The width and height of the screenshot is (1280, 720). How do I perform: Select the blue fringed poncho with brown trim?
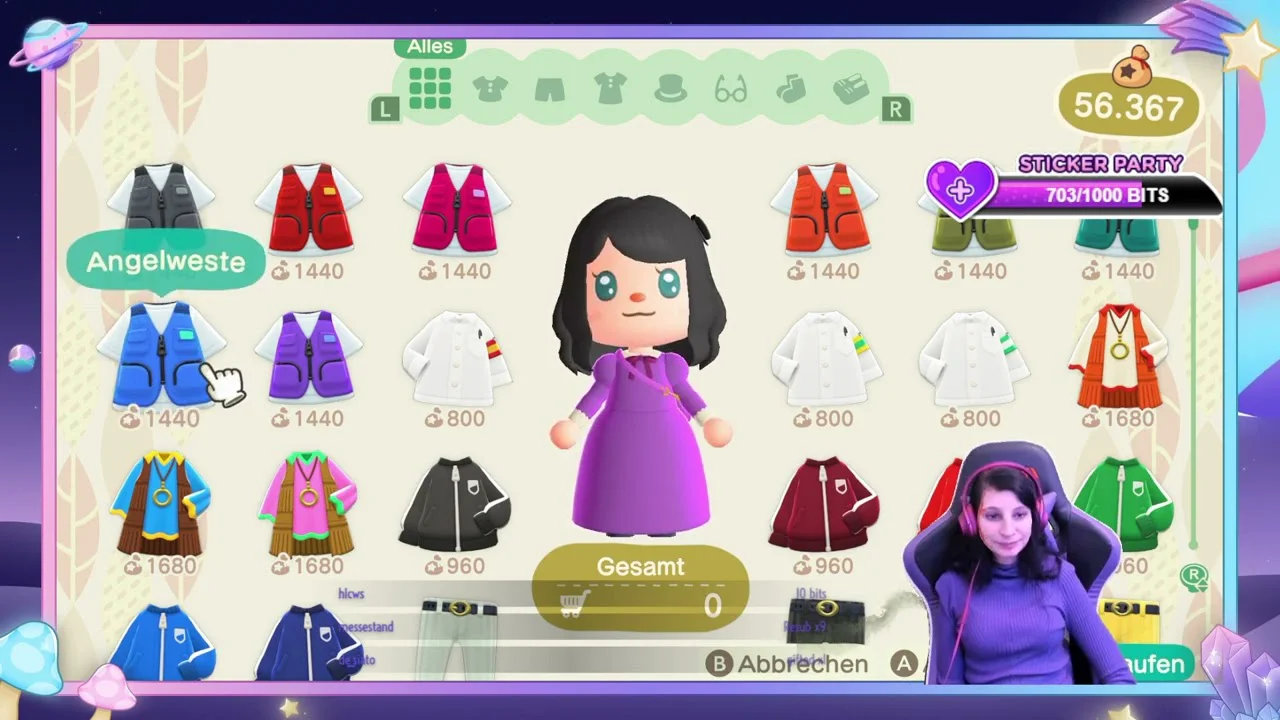coord(161,503)
